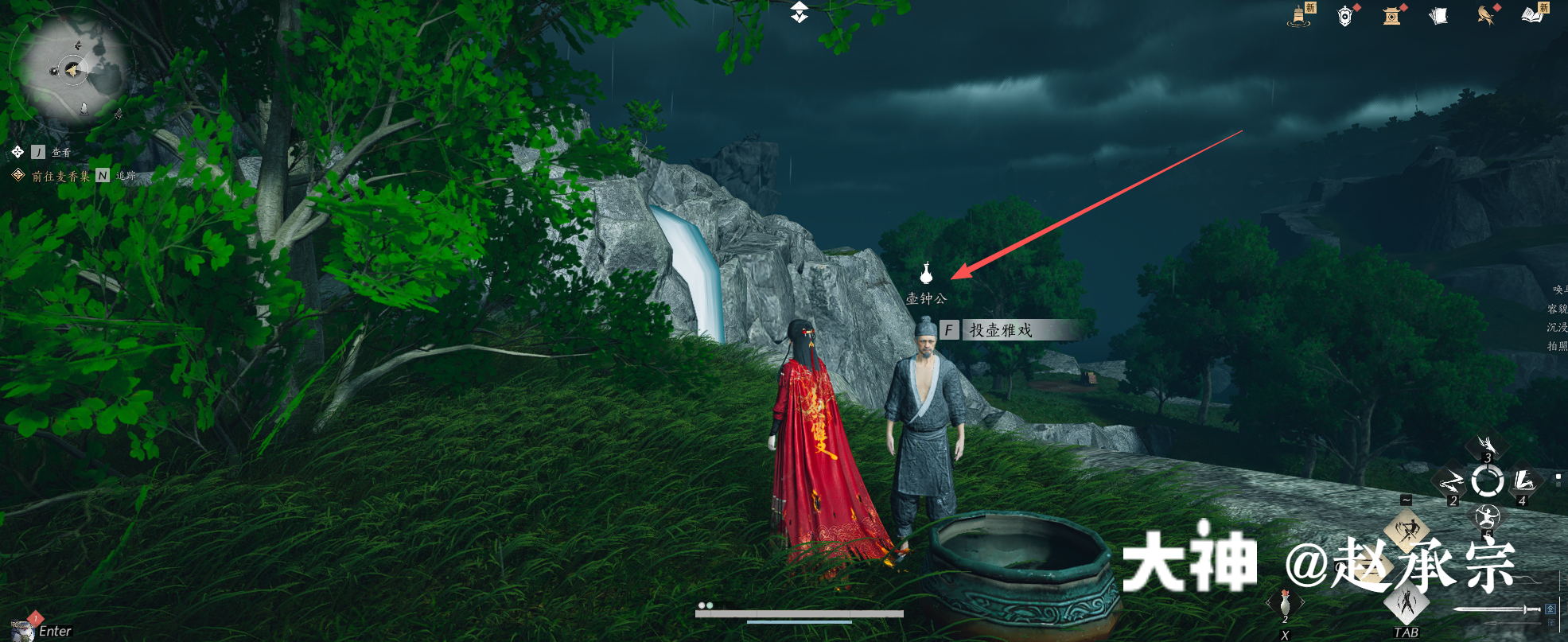Image resolution: width=1568 pixels, height=642 pixels.
Task: Trigger the TAB martial stance skill
Action: [1407, 601]
